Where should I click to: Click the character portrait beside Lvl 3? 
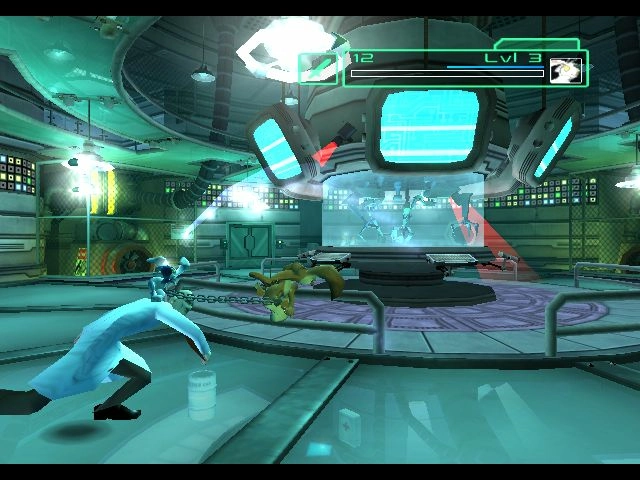(x=565, y=71)
